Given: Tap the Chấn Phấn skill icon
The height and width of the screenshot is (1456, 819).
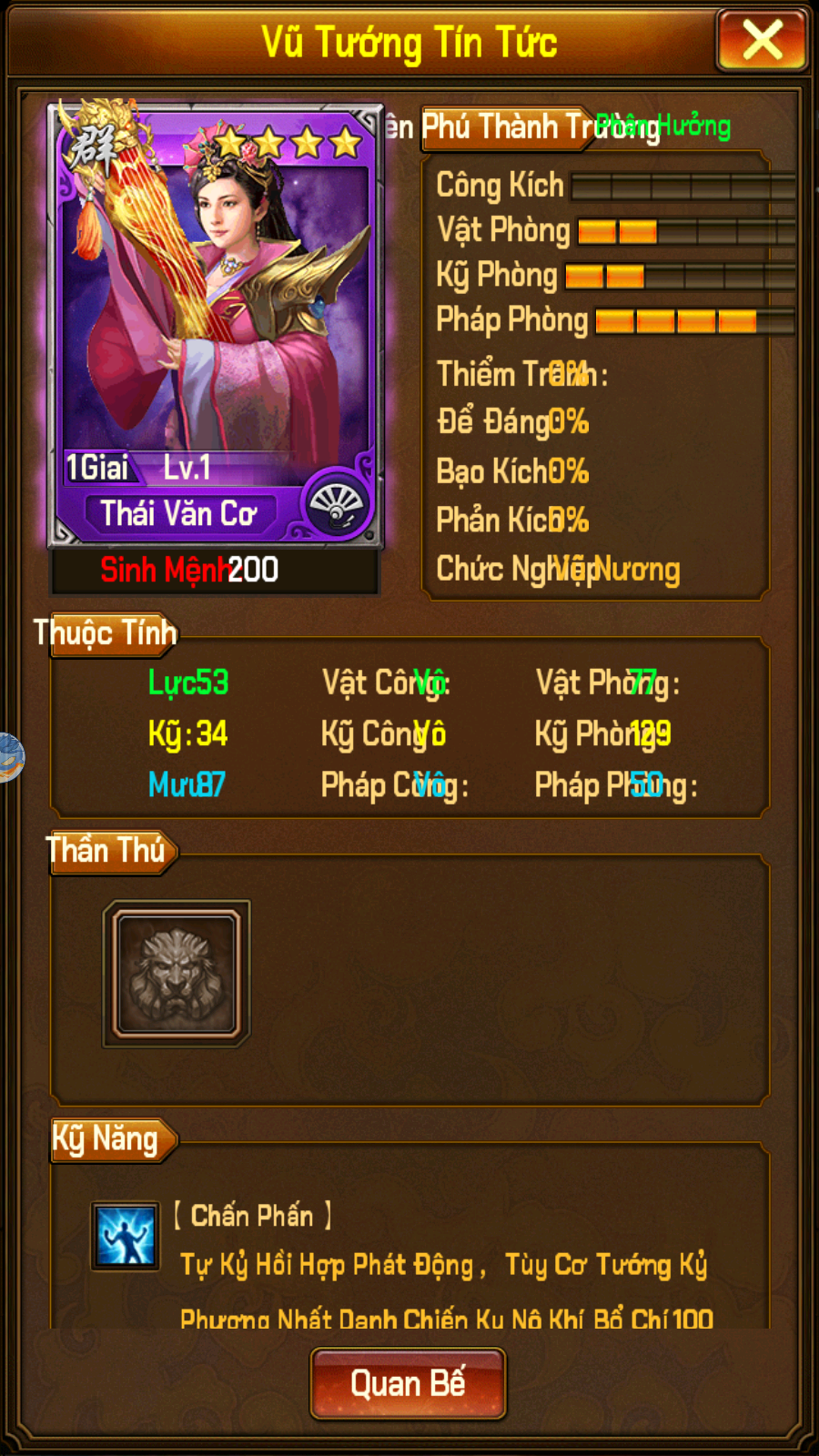Looking at the screenshot, I should 126,1236.
